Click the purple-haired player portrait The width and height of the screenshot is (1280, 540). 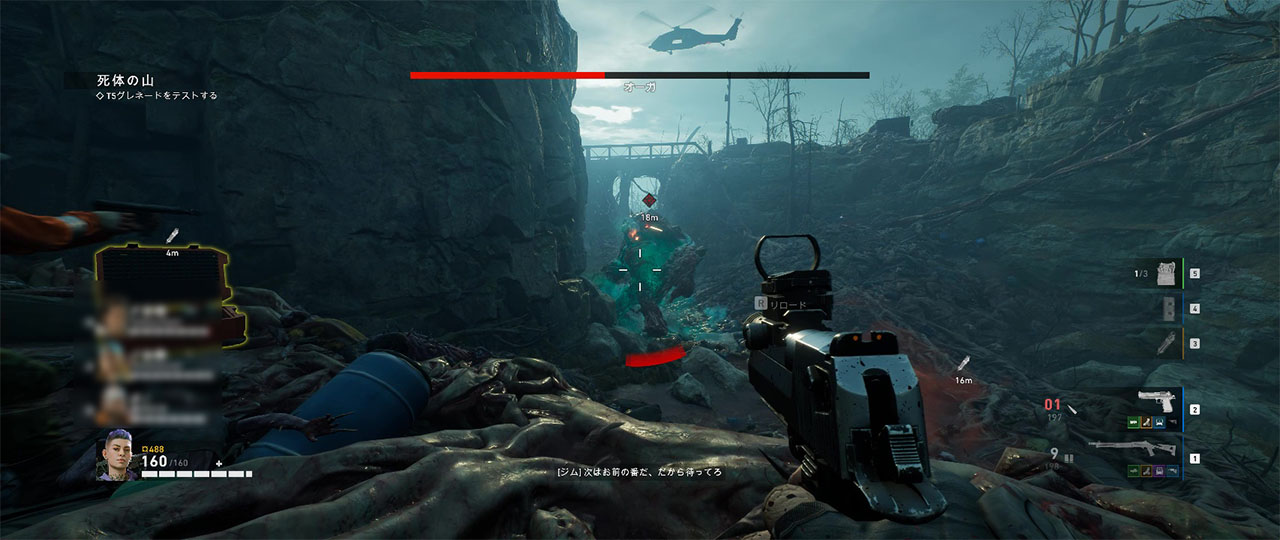click(117, 457)
